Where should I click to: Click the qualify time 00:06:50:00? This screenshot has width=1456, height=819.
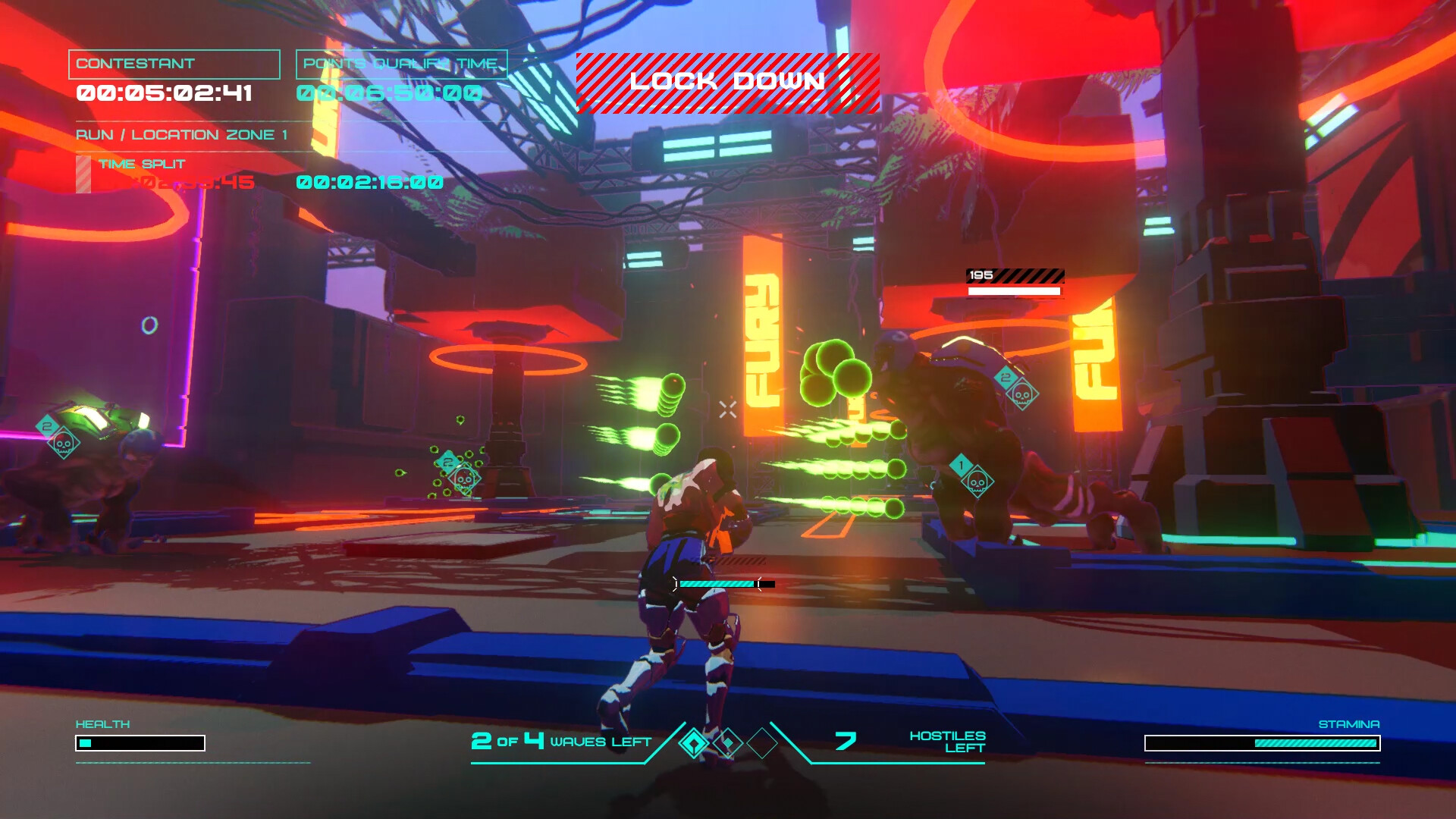pyautogui.click(x=391, y=93)
